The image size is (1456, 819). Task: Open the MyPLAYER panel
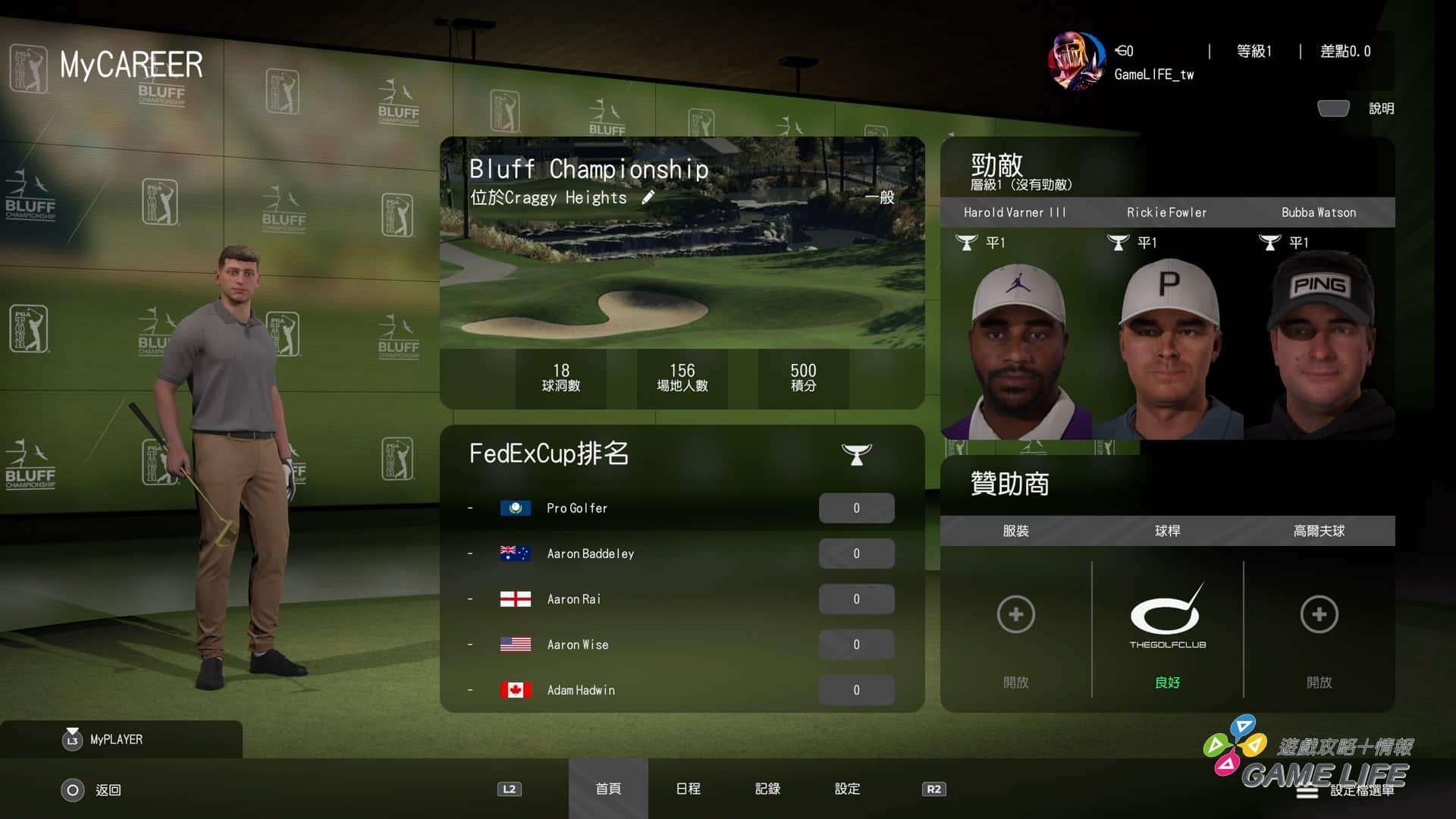pyautogui.click(x=115, y=739)
